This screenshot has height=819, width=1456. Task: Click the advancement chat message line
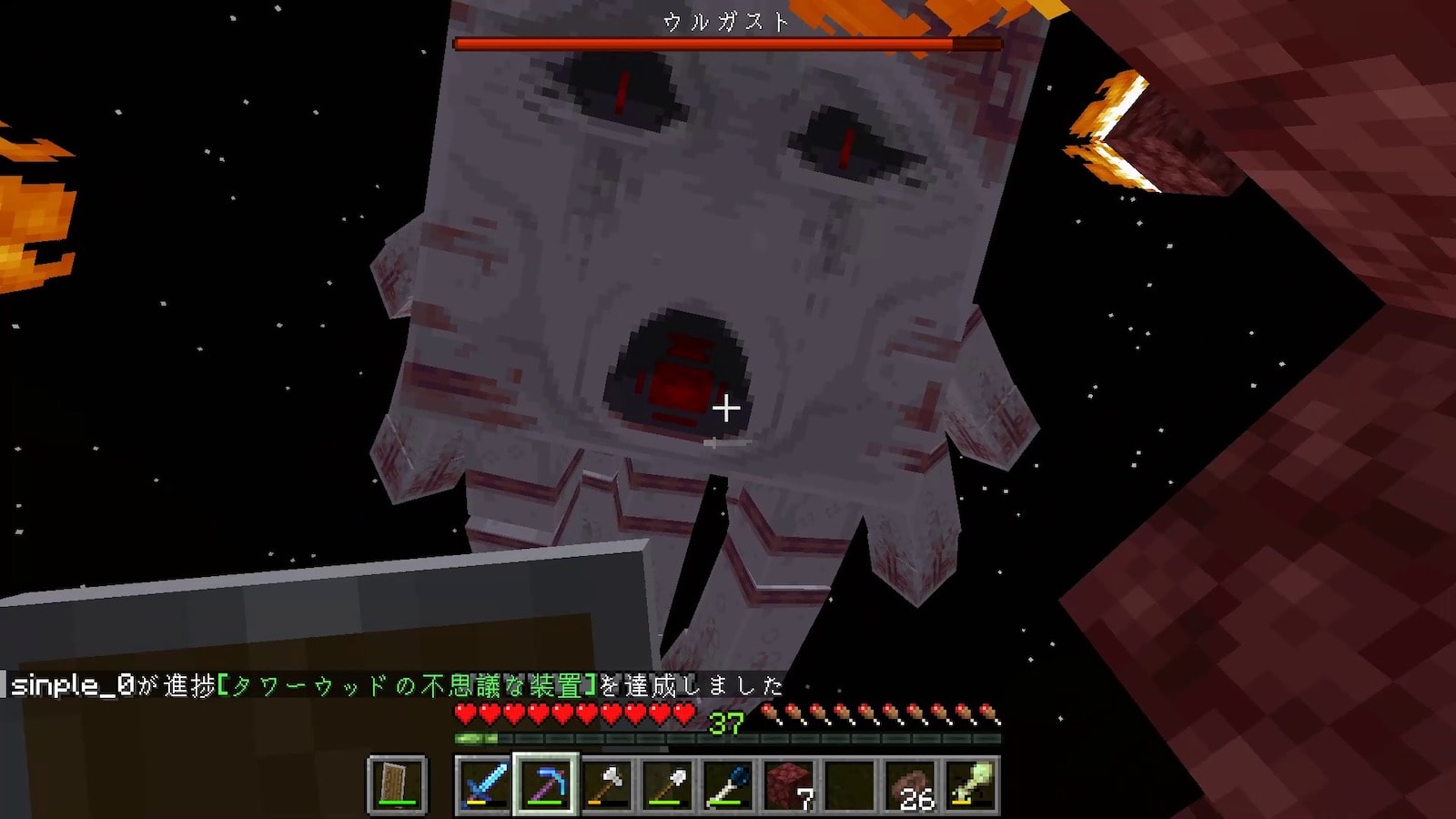(x=397, y=685)
